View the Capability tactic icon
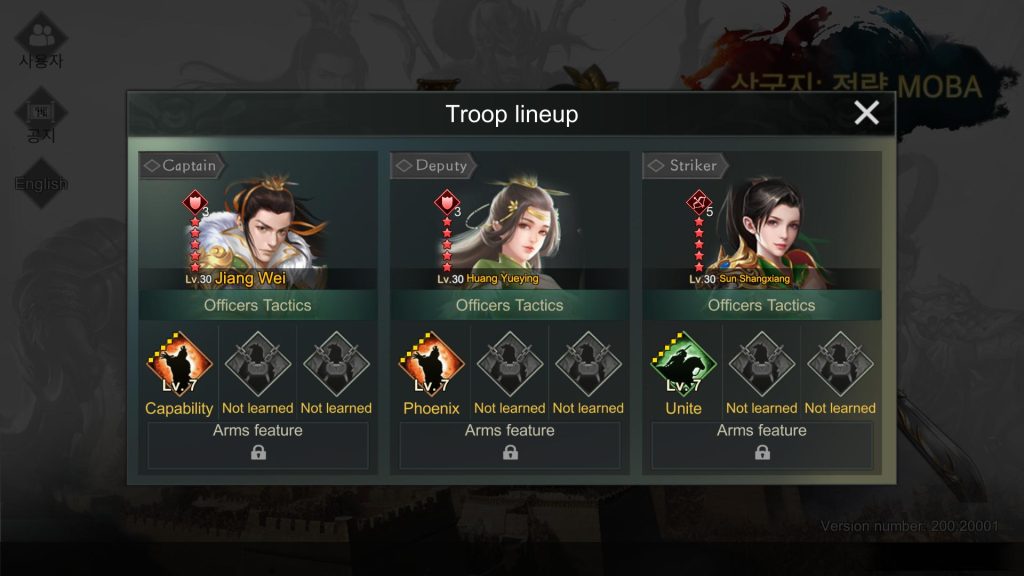 point(179,365)
